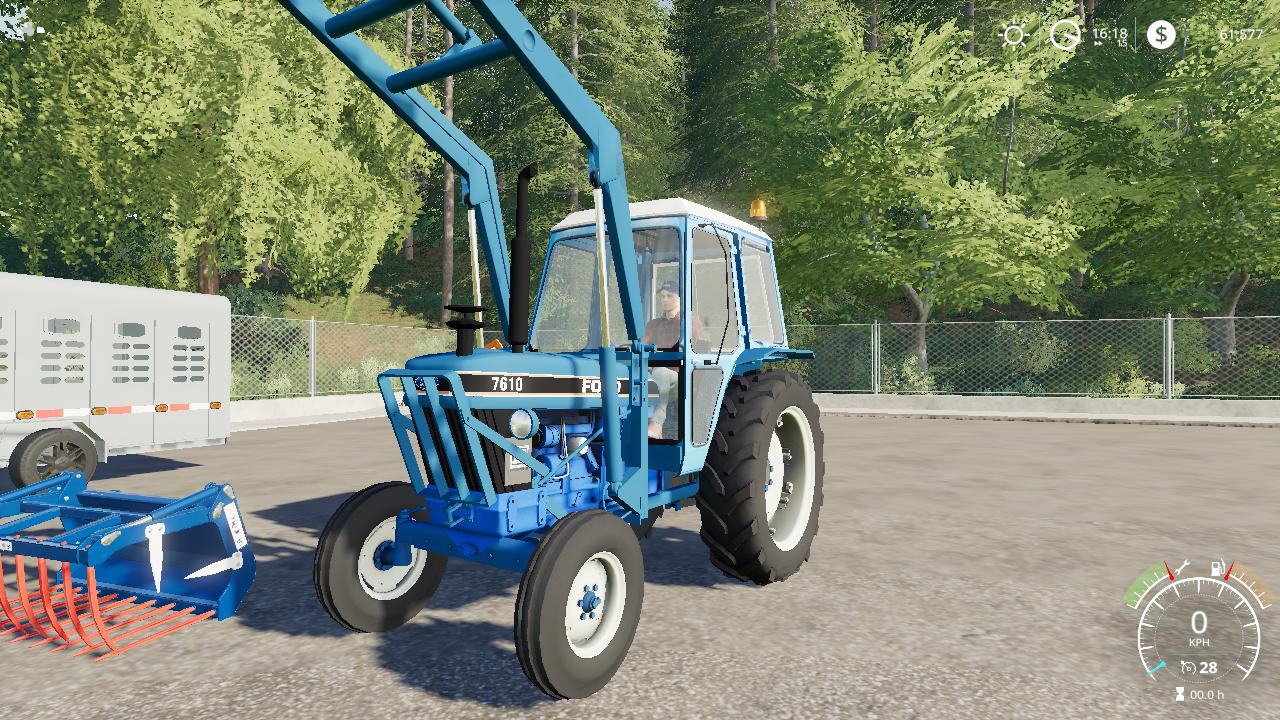Click the cyan speedometer needle
The width and height of the screenshot is (1280, 720).
(1155, 668)
